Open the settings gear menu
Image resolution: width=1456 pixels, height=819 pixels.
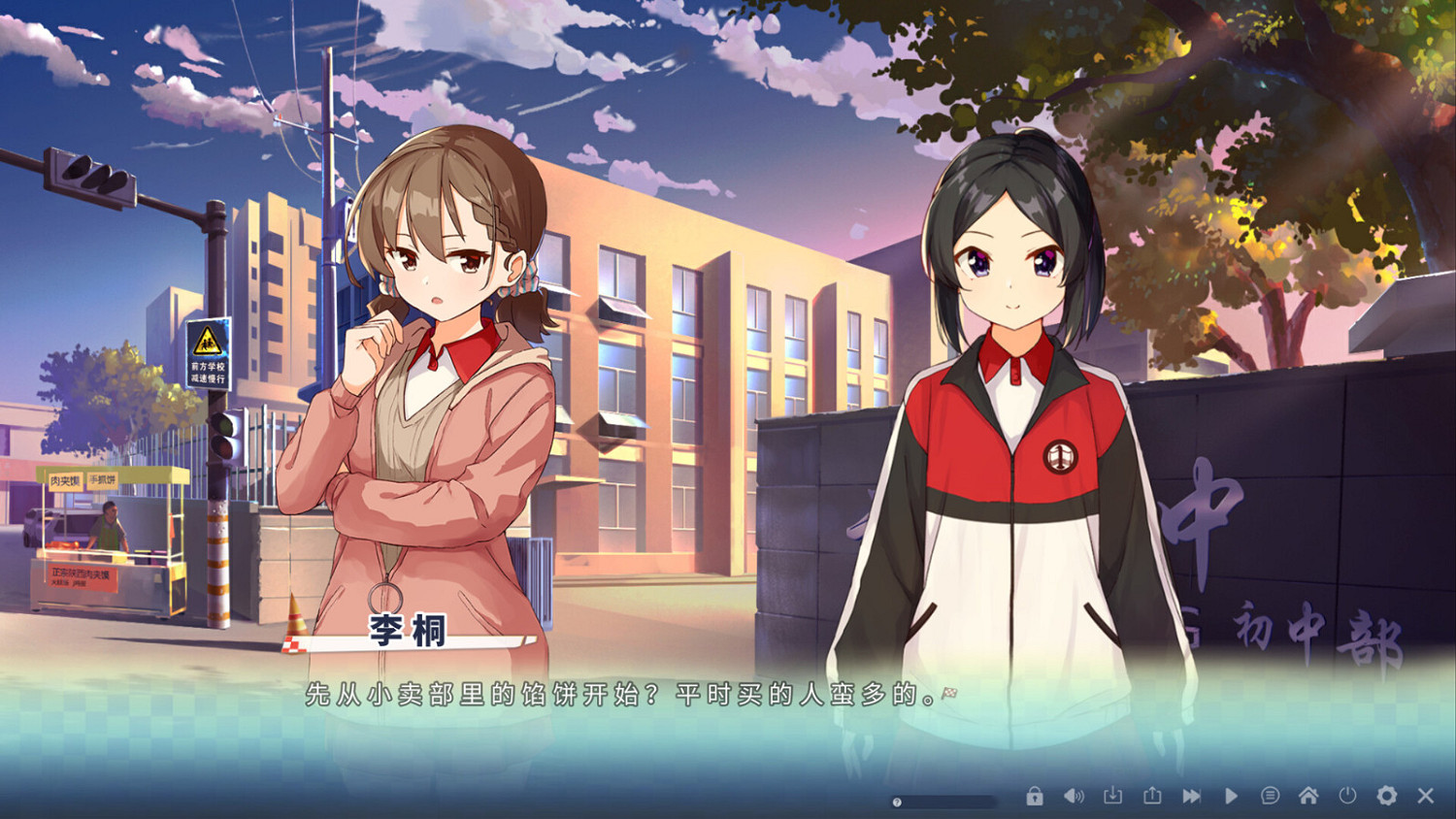tap(1388, 794)
